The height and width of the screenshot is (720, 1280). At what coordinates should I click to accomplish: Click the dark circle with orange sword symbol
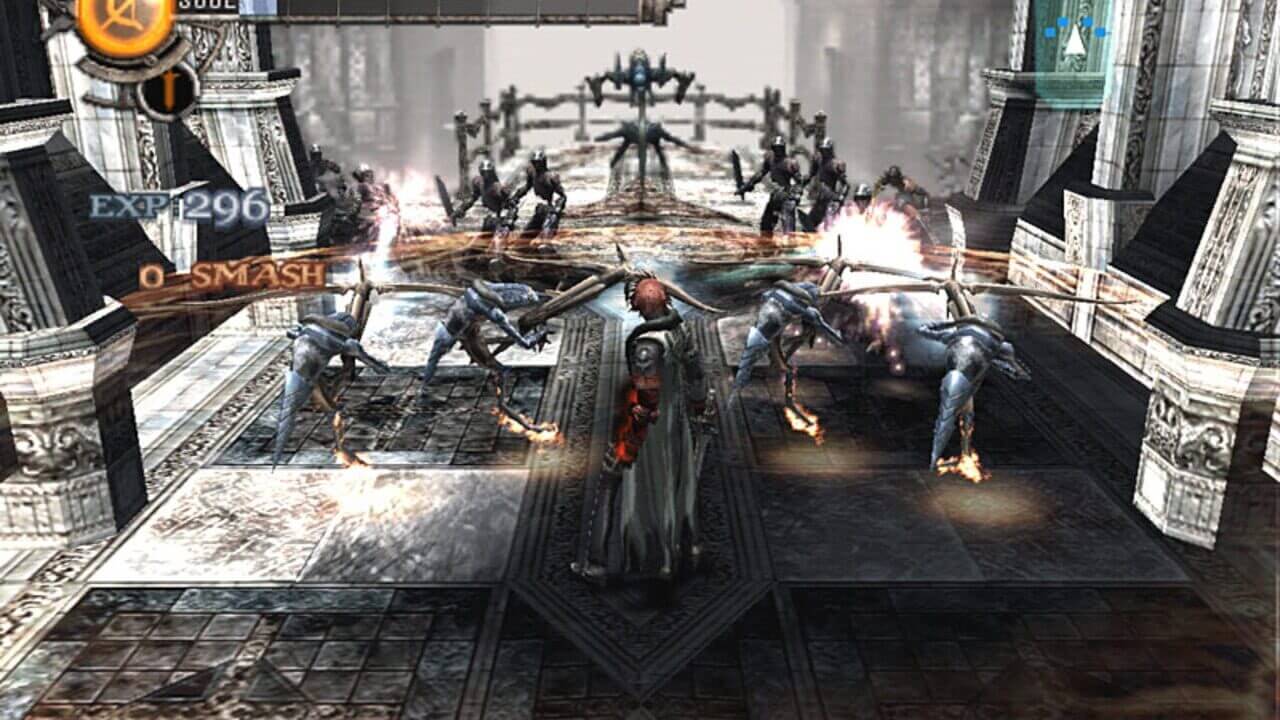(167, 89)
